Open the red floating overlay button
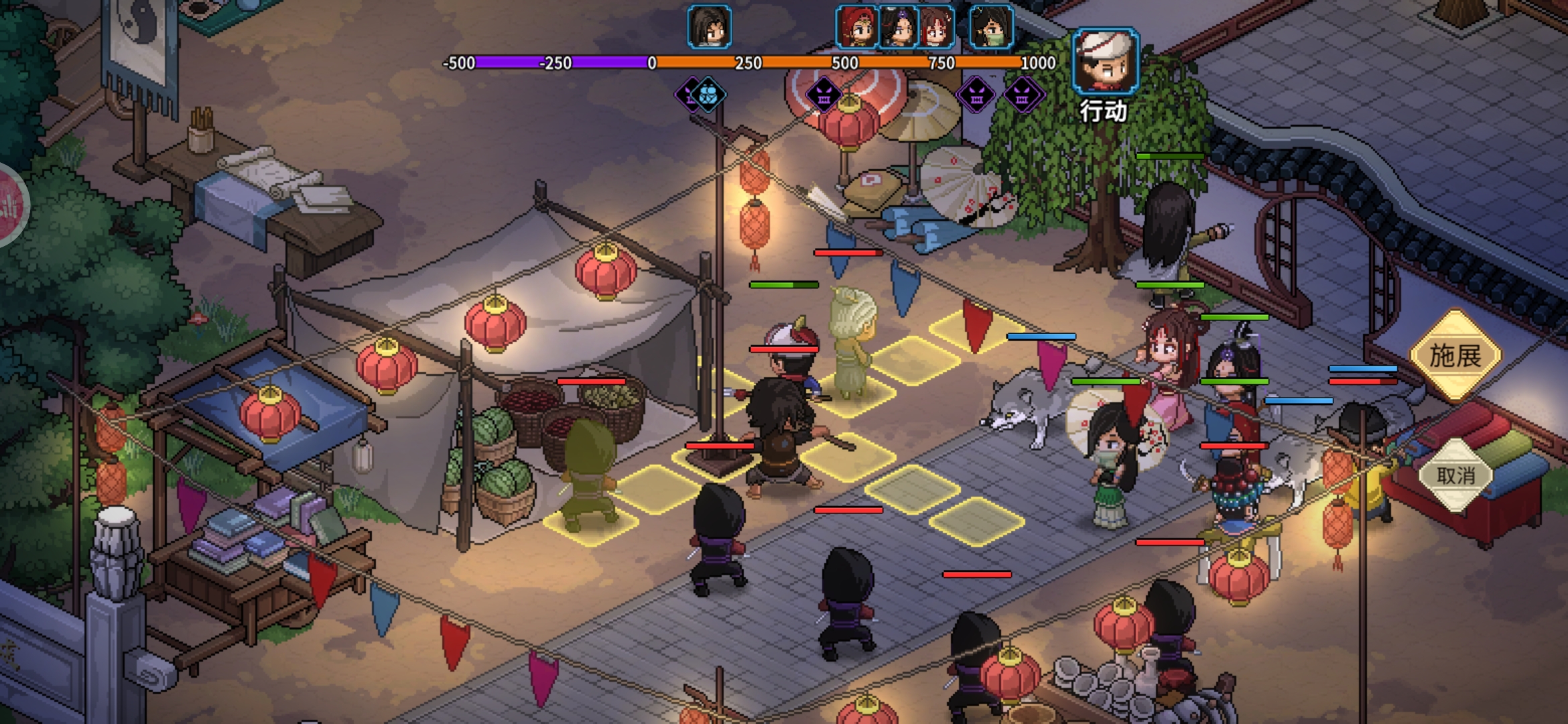 pyautogui.click(x=9, y=205)
